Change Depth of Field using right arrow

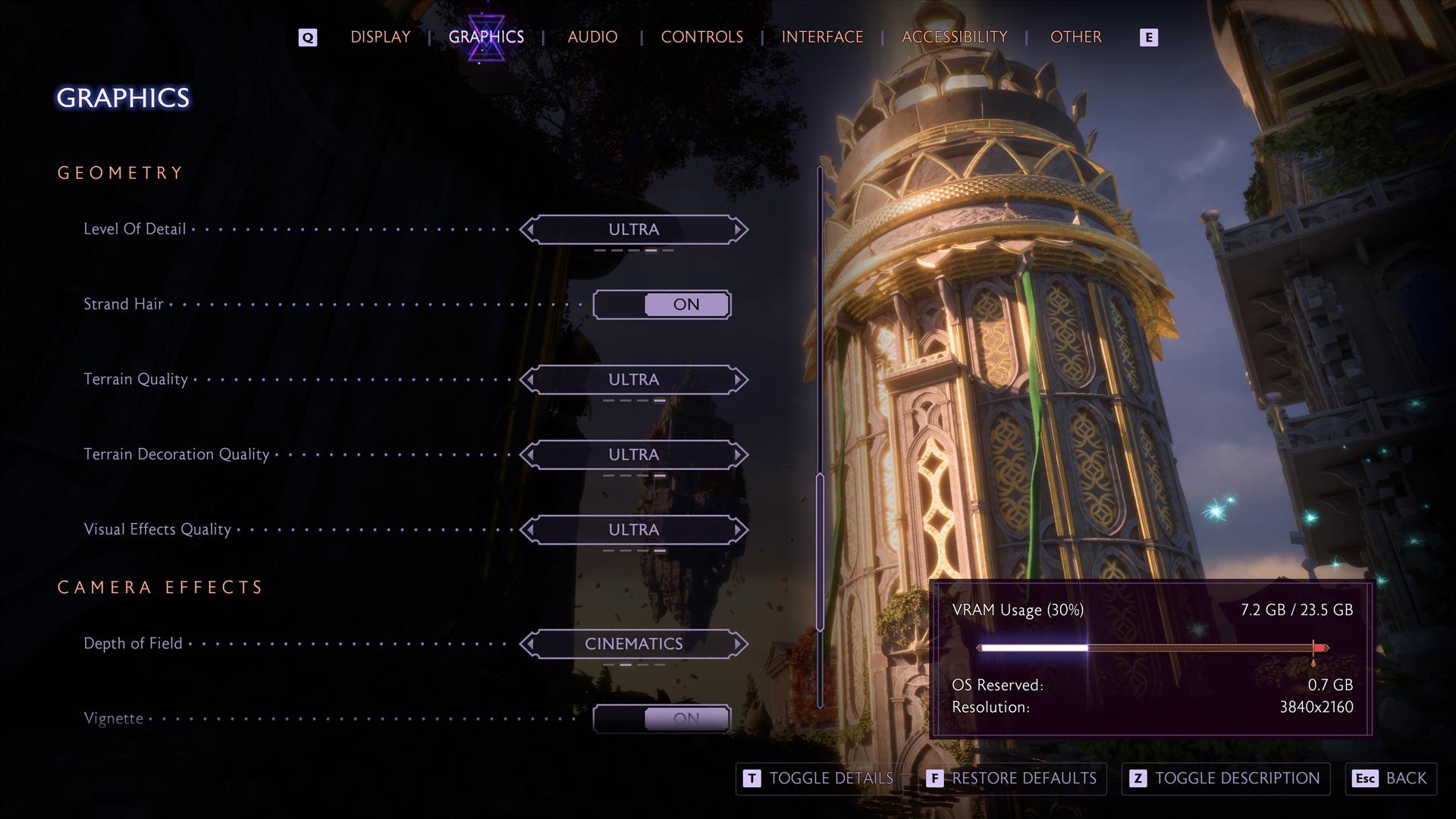738,644
